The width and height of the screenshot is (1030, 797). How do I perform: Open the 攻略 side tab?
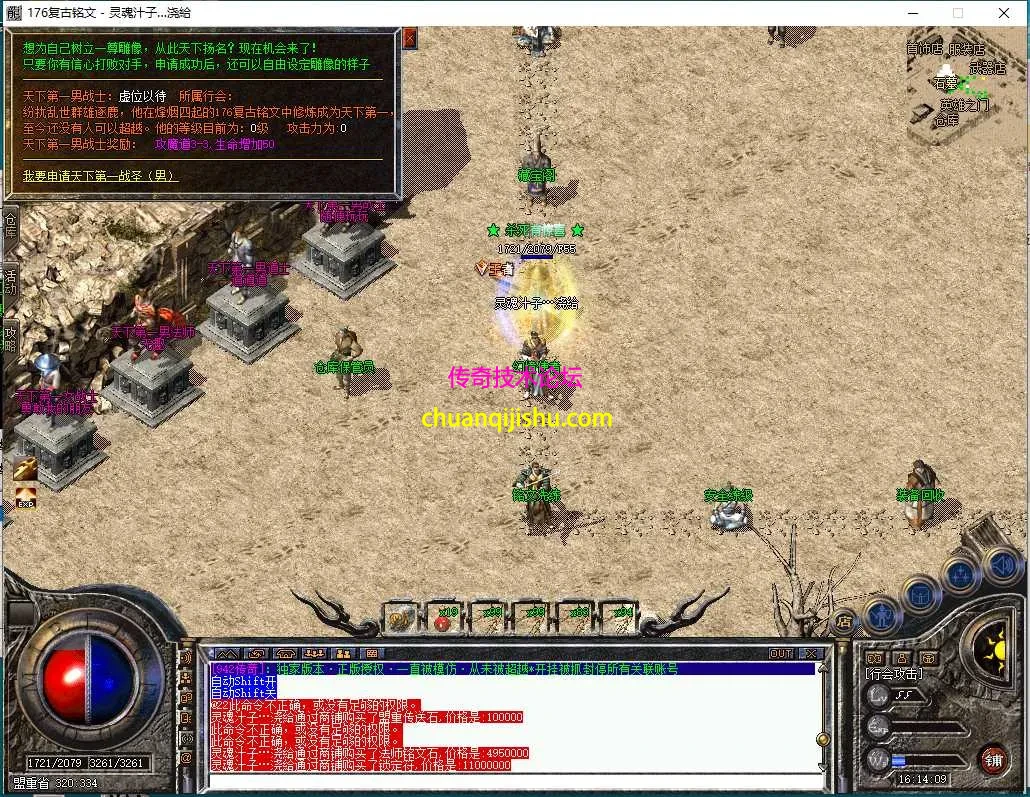(11, 338)
